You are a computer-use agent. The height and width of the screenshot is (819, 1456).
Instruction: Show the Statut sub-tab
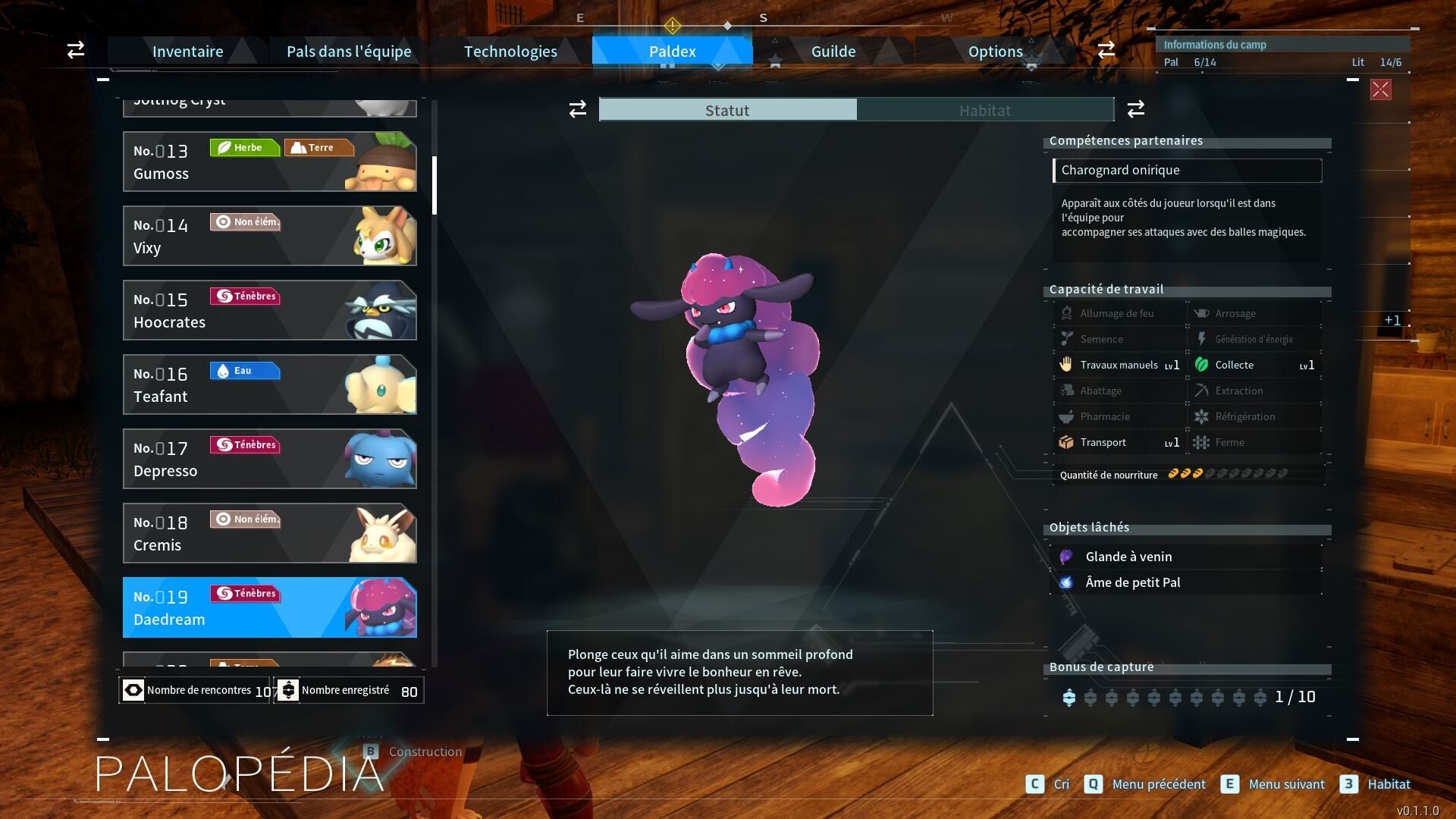(728, 110)
